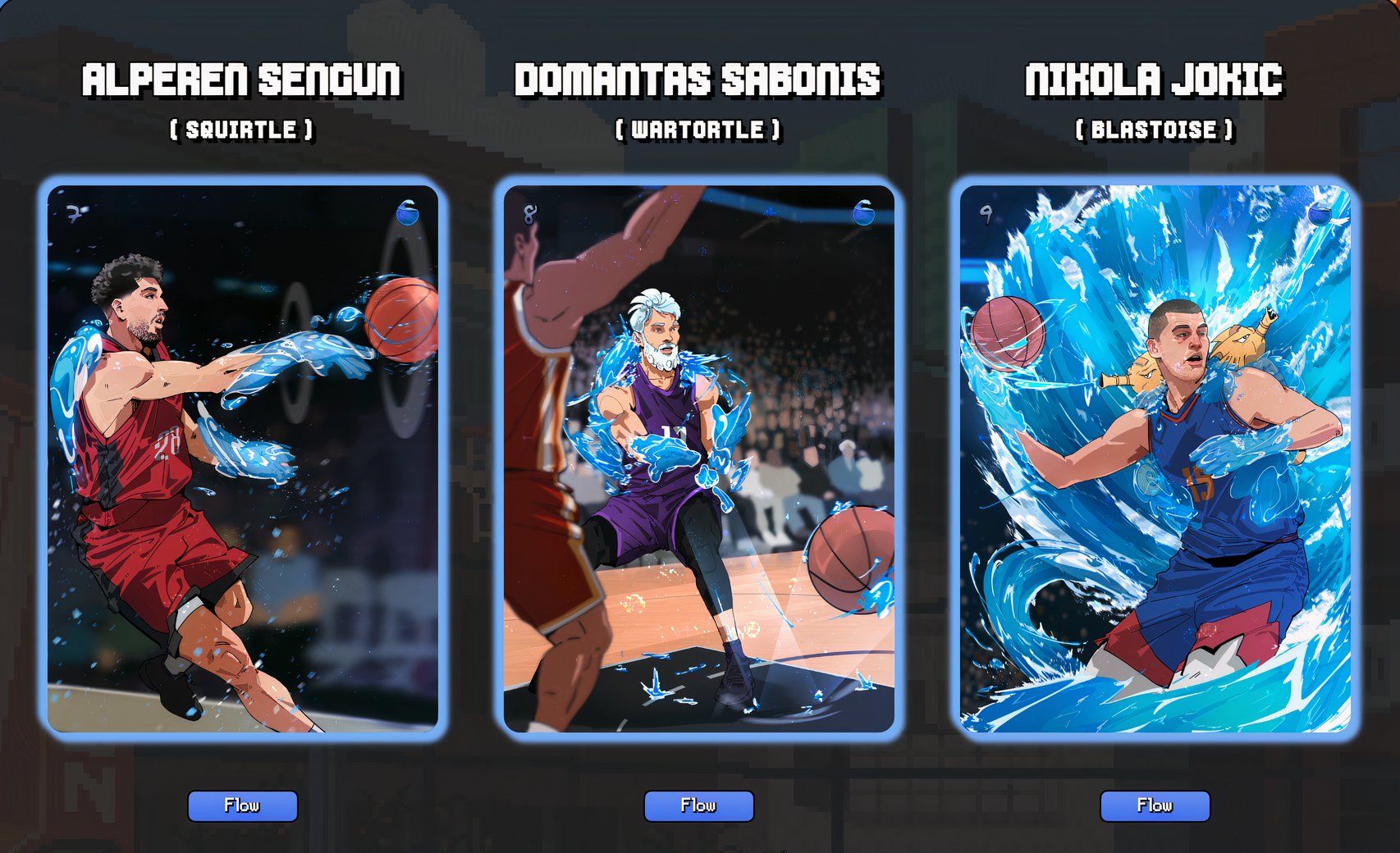Expand the Wartortle label under Domantas Sabonis
The width and height of the screenshot is (1400, 853).
(698, 129)
